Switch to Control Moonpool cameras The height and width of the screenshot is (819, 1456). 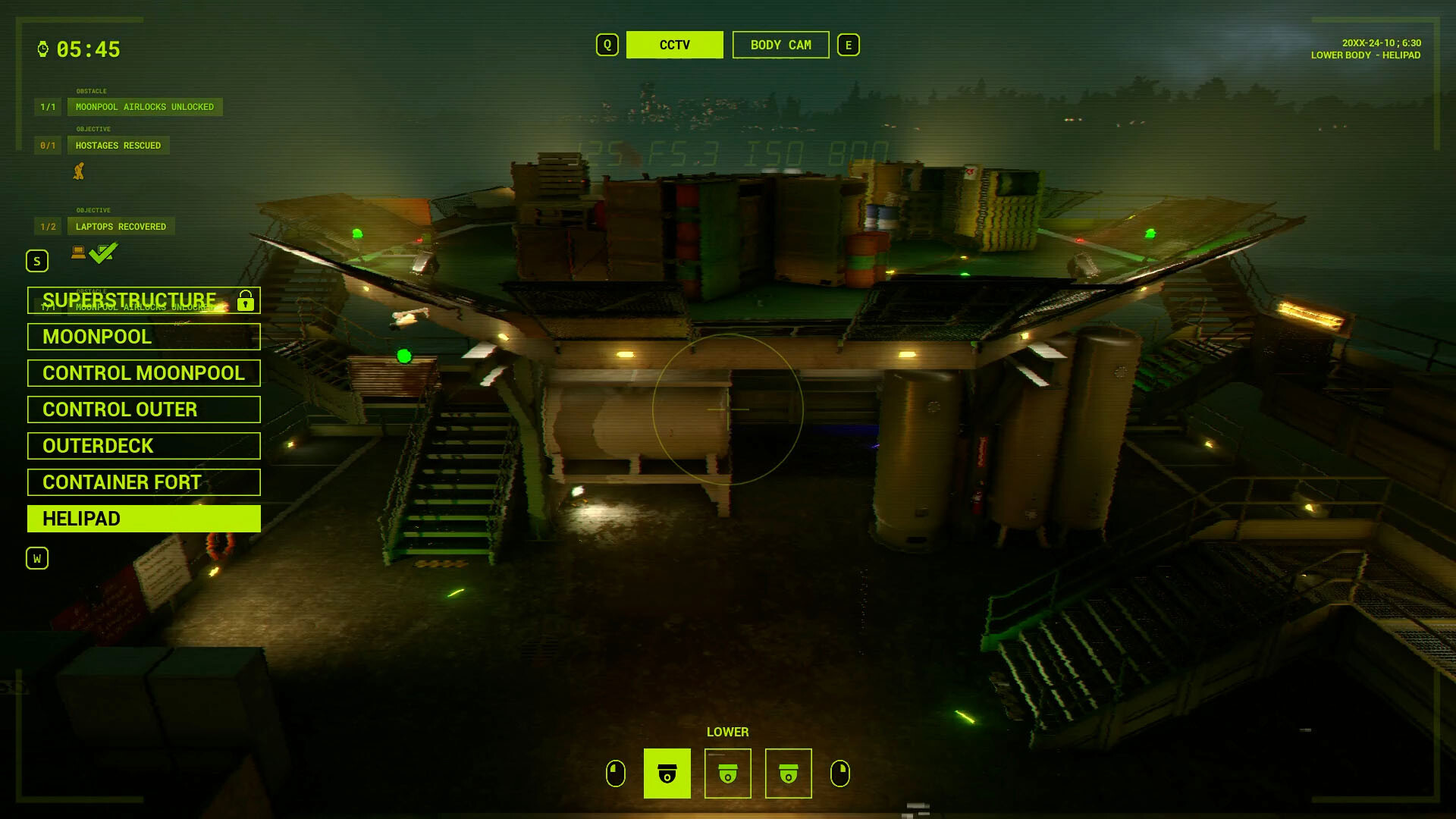point(143,373)
